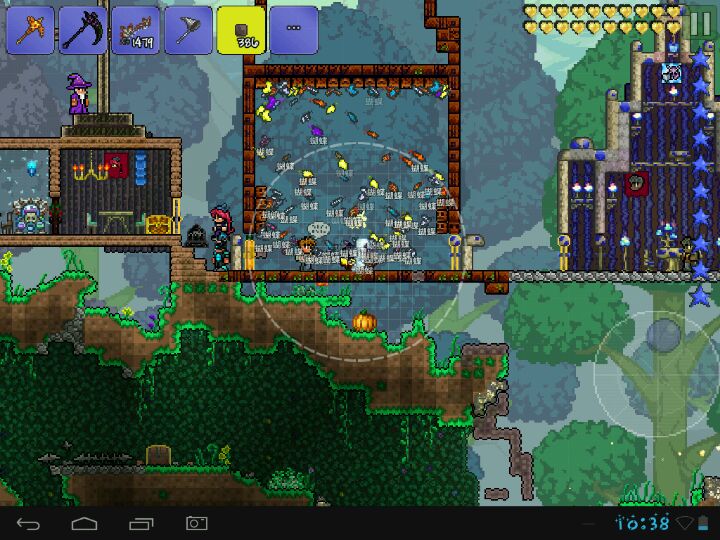Screen dimensions: 720x540
Task: Go to the Android home screen
Action: coord(84,523)
